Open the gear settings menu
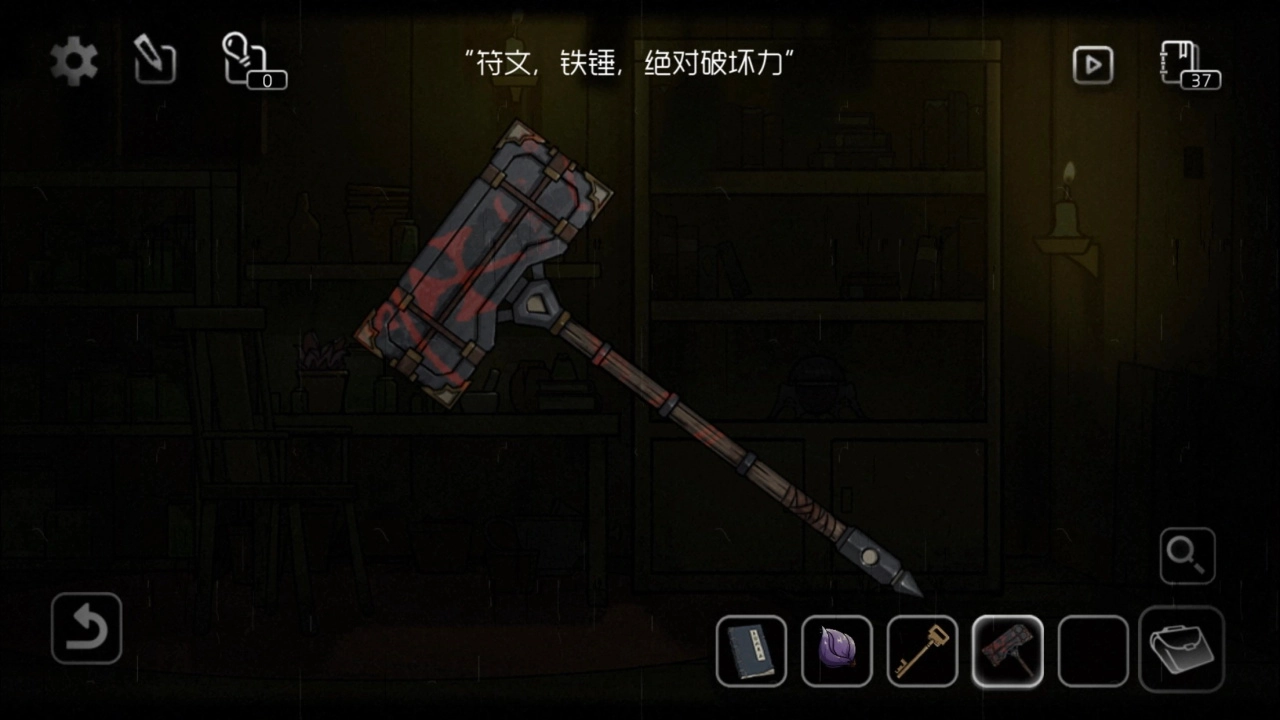Screen dimensions: 1280x720 75,63
